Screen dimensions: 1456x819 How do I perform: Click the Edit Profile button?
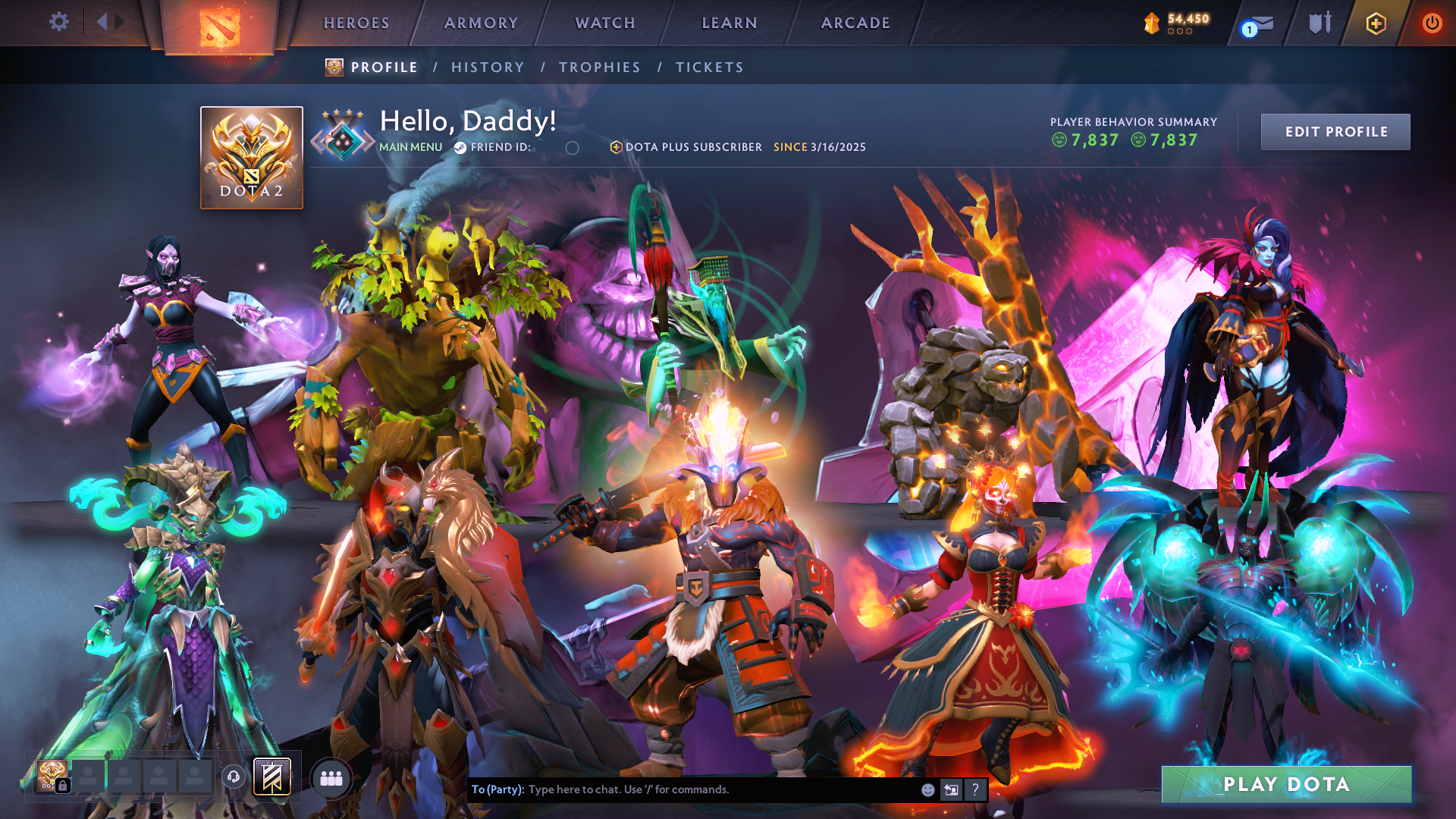point(1335,132)
